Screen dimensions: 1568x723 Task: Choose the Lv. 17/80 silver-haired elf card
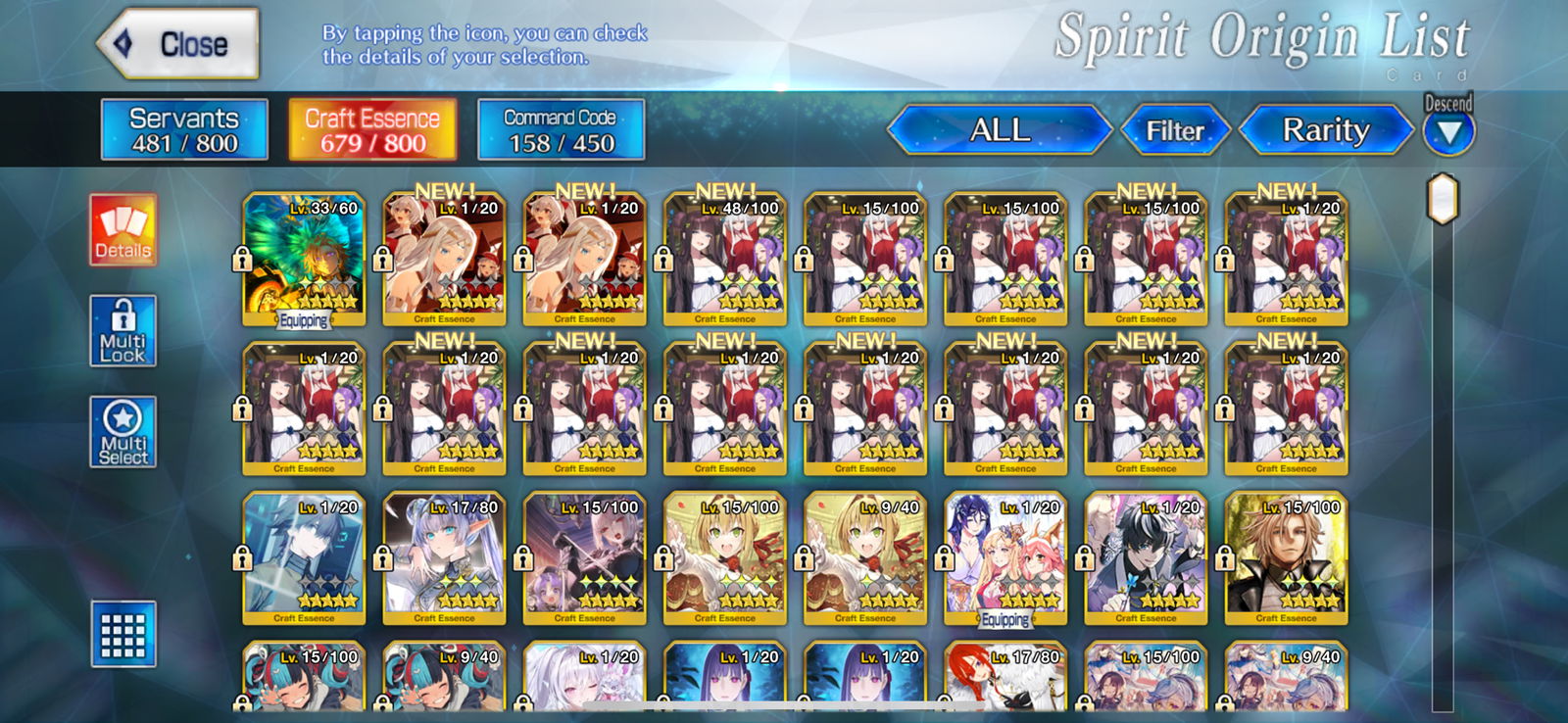444,557
